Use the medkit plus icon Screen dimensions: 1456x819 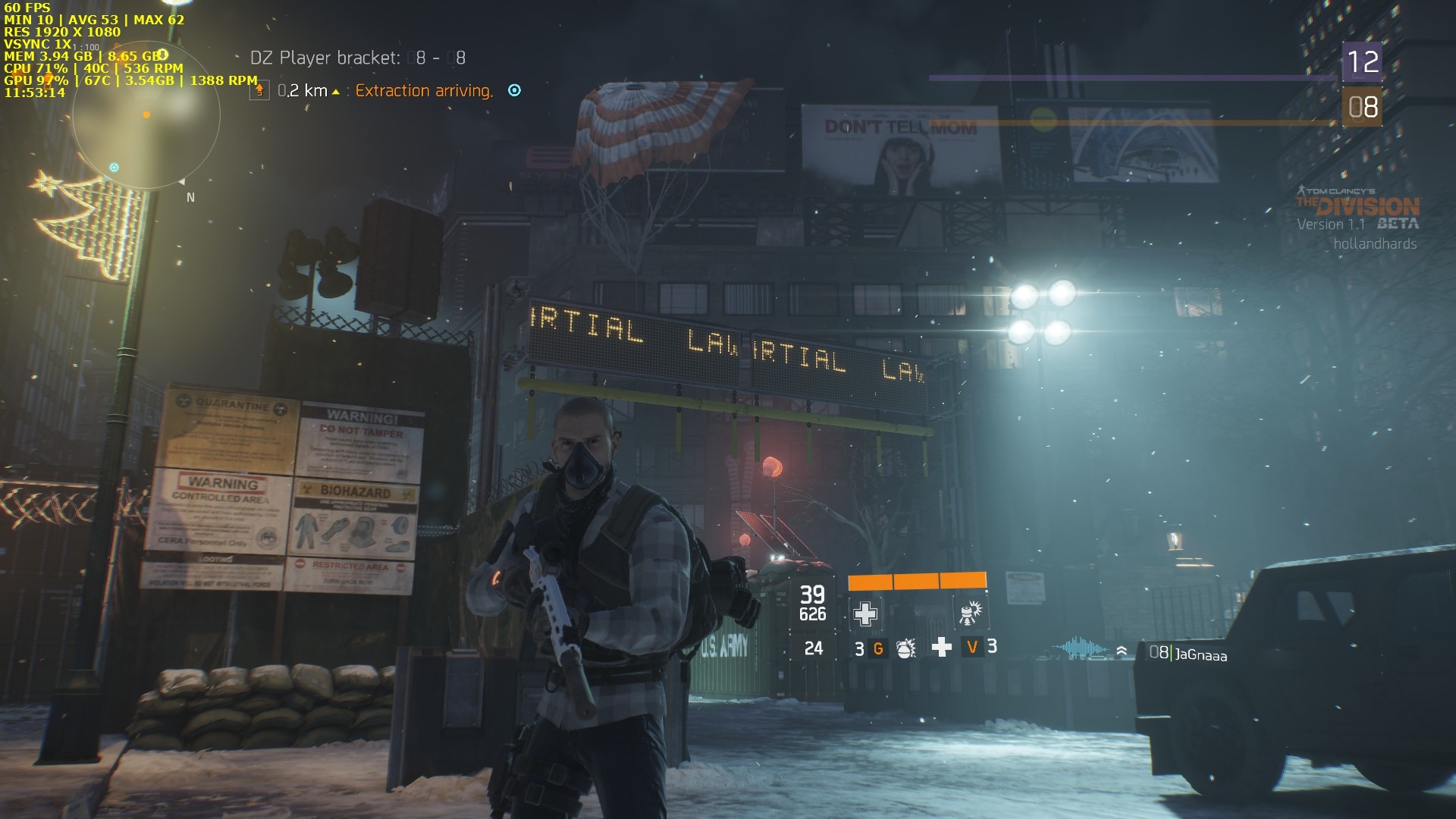point(941,648)
